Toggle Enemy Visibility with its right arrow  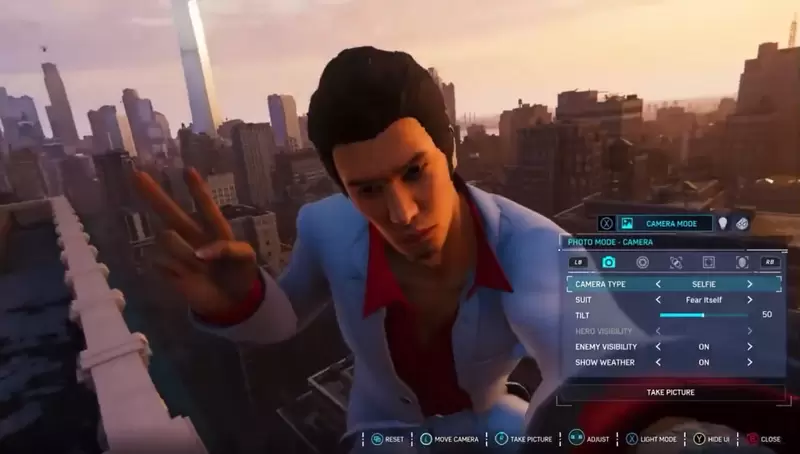[749, 346]
